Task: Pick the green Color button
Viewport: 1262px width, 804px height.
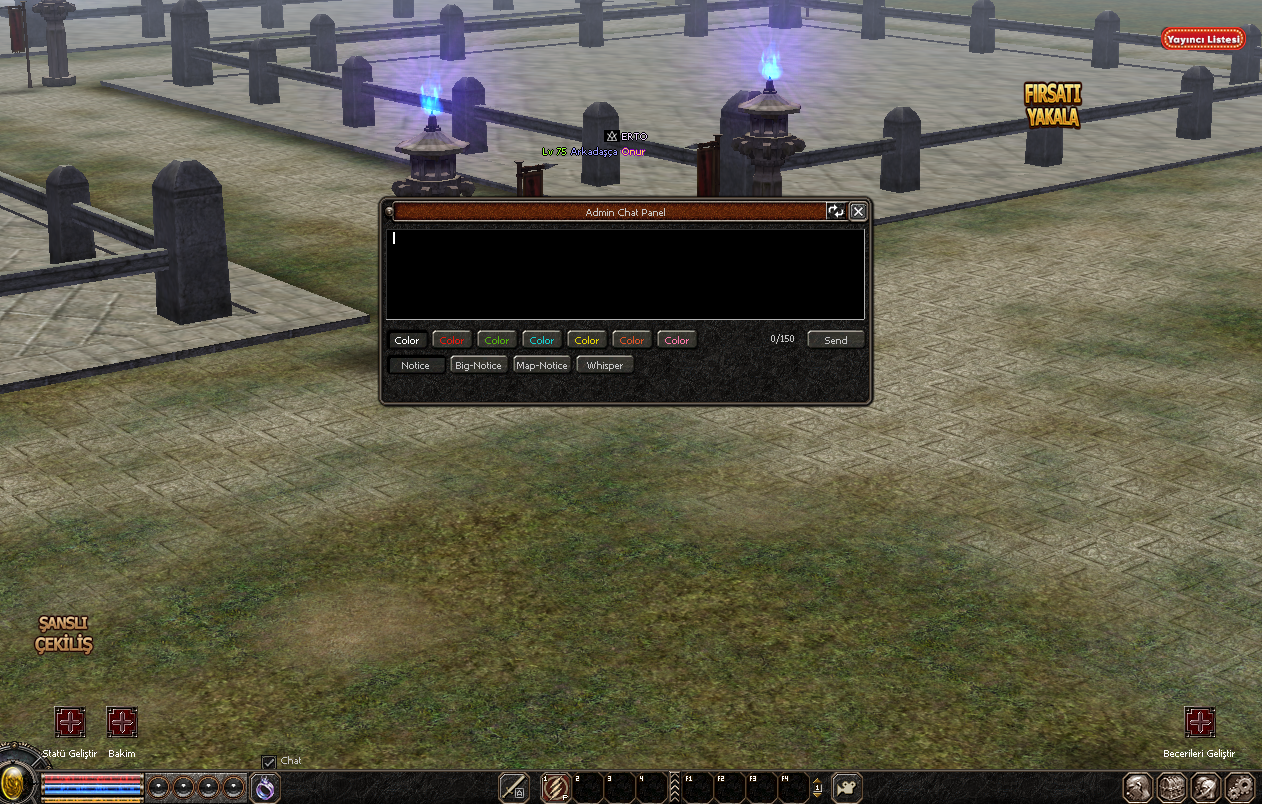Action: [497, 340]
